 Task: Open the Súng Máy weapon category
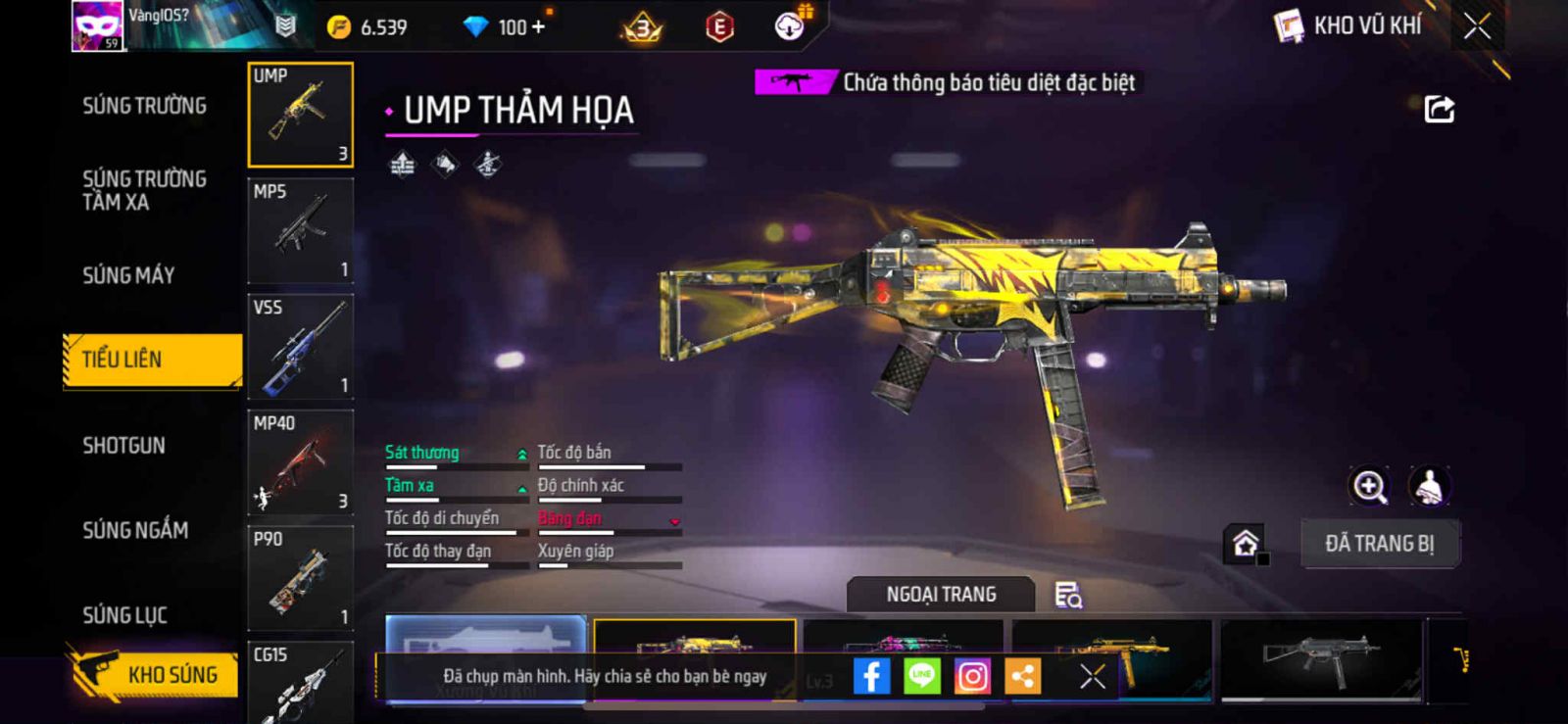click(x=128, y=275)
